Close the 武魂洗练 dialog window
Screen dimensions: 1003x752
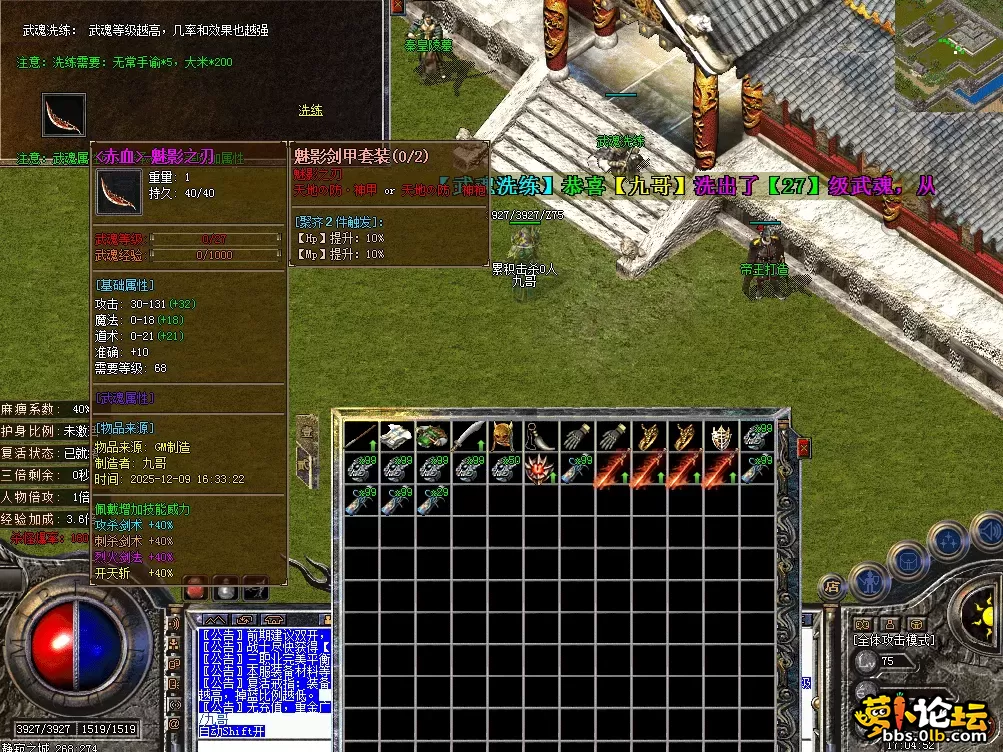tap(397, 7)
